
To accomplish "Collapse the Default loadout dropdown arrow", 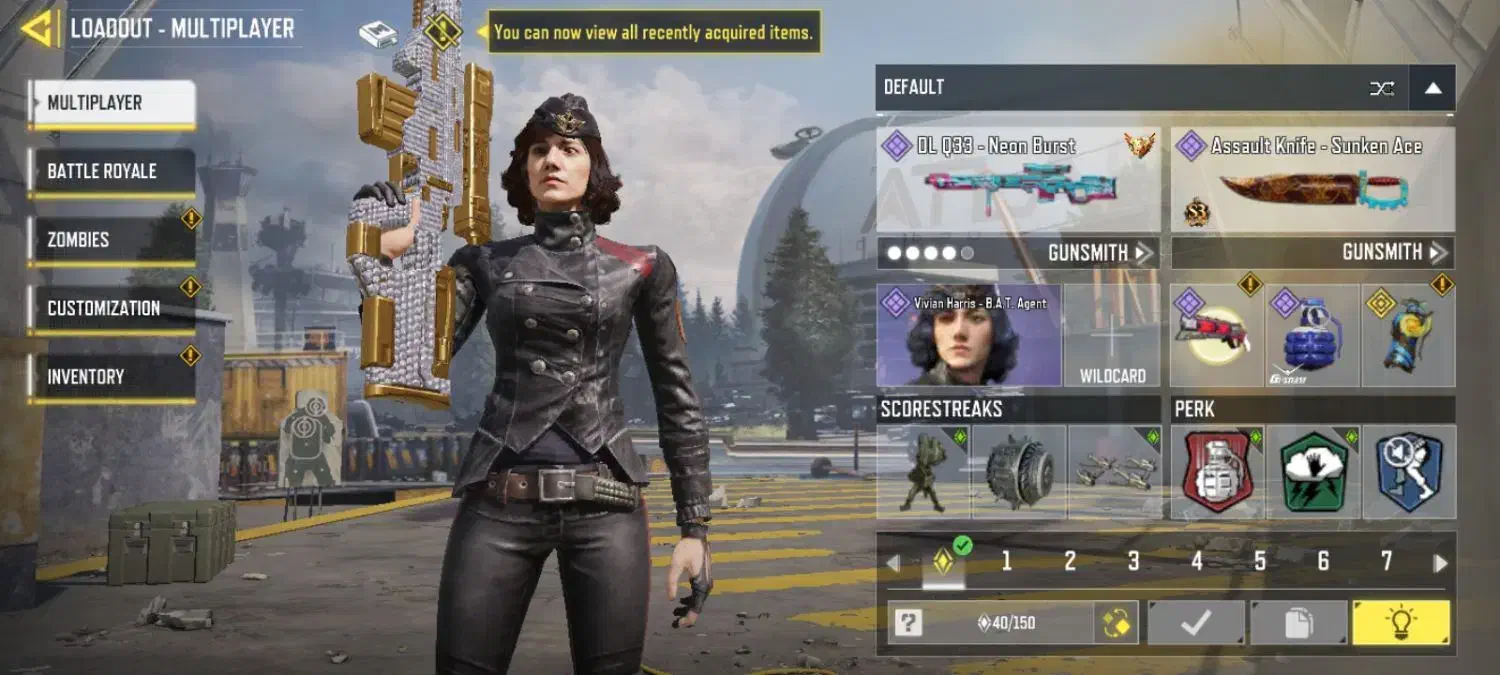I will click(1432, 88).
